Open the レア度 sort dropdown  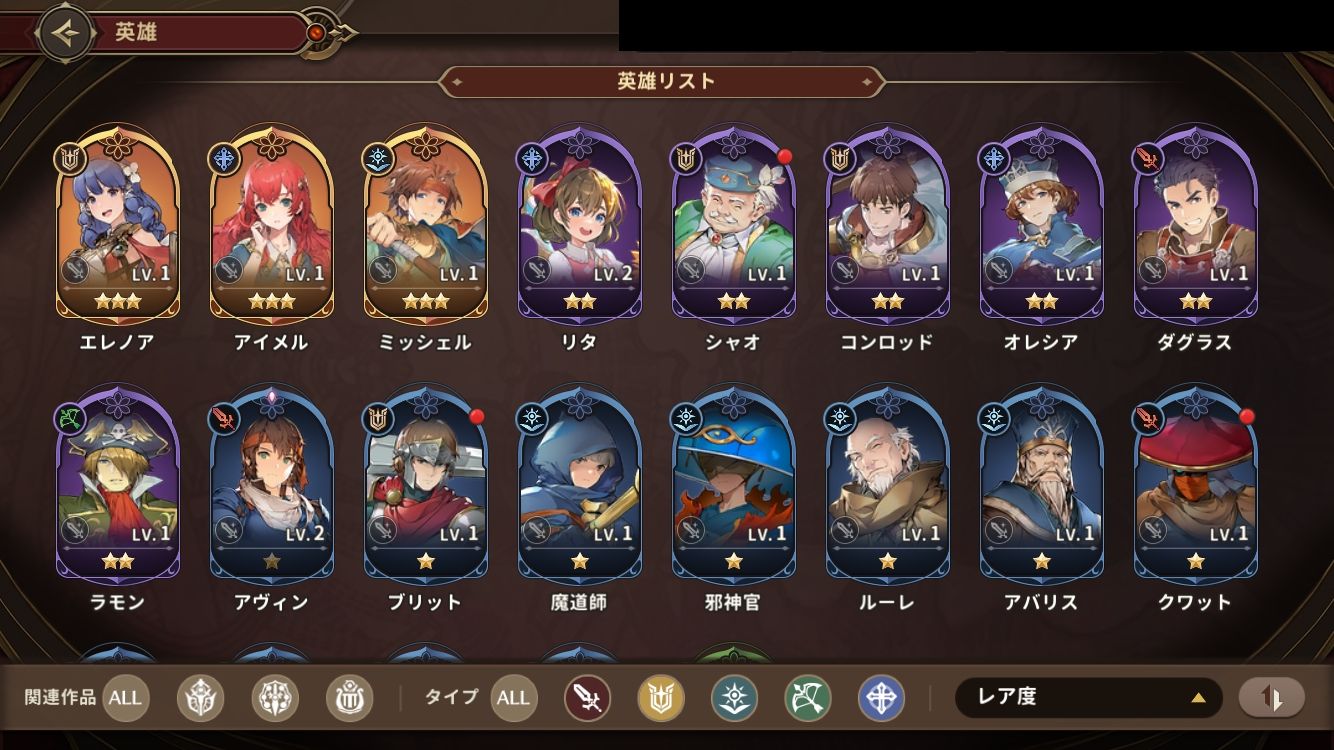pyautogui.click(x=1088, y=698)
